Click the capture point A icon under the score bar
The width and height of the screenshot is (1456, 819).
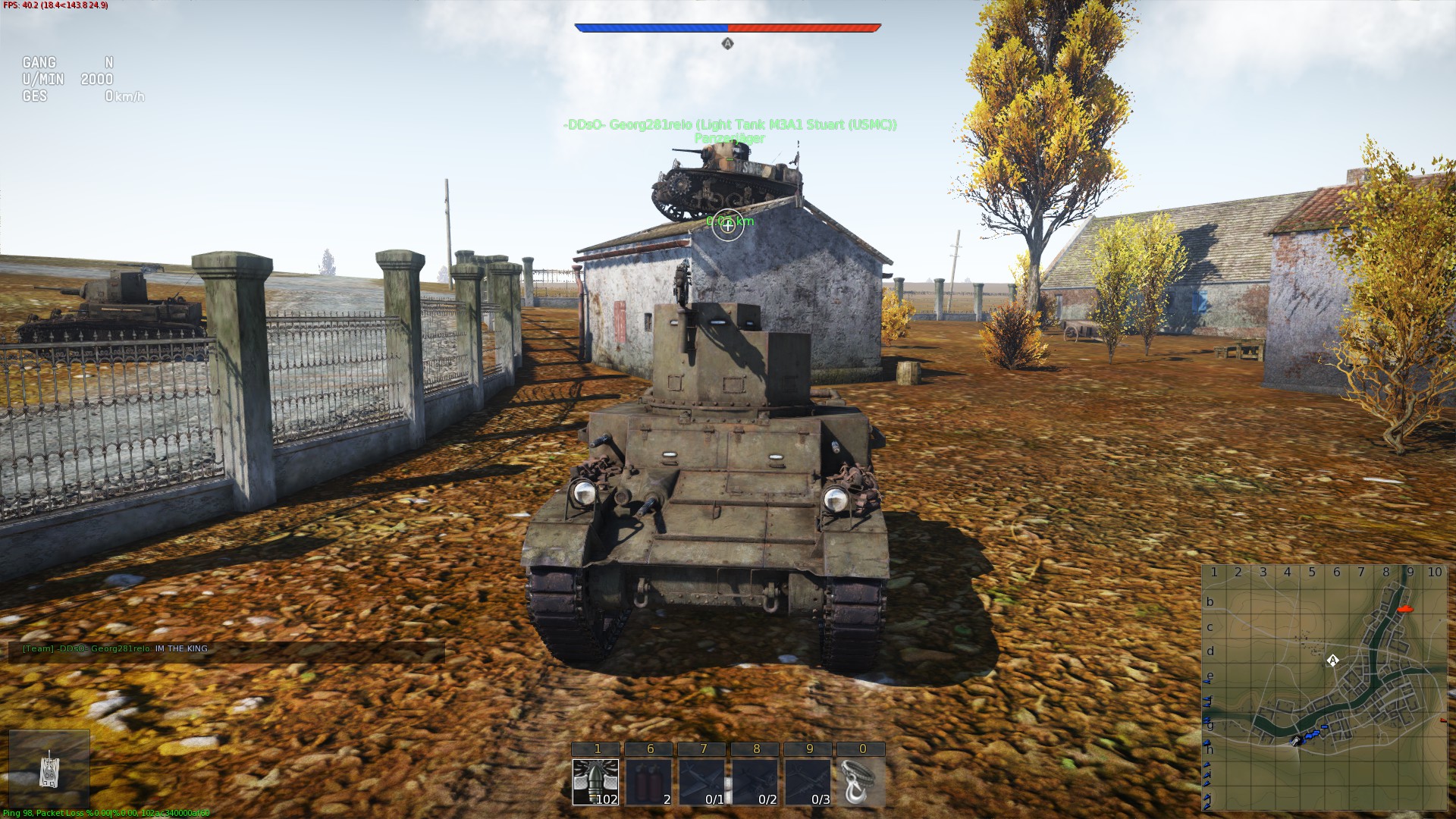[727, 44]
